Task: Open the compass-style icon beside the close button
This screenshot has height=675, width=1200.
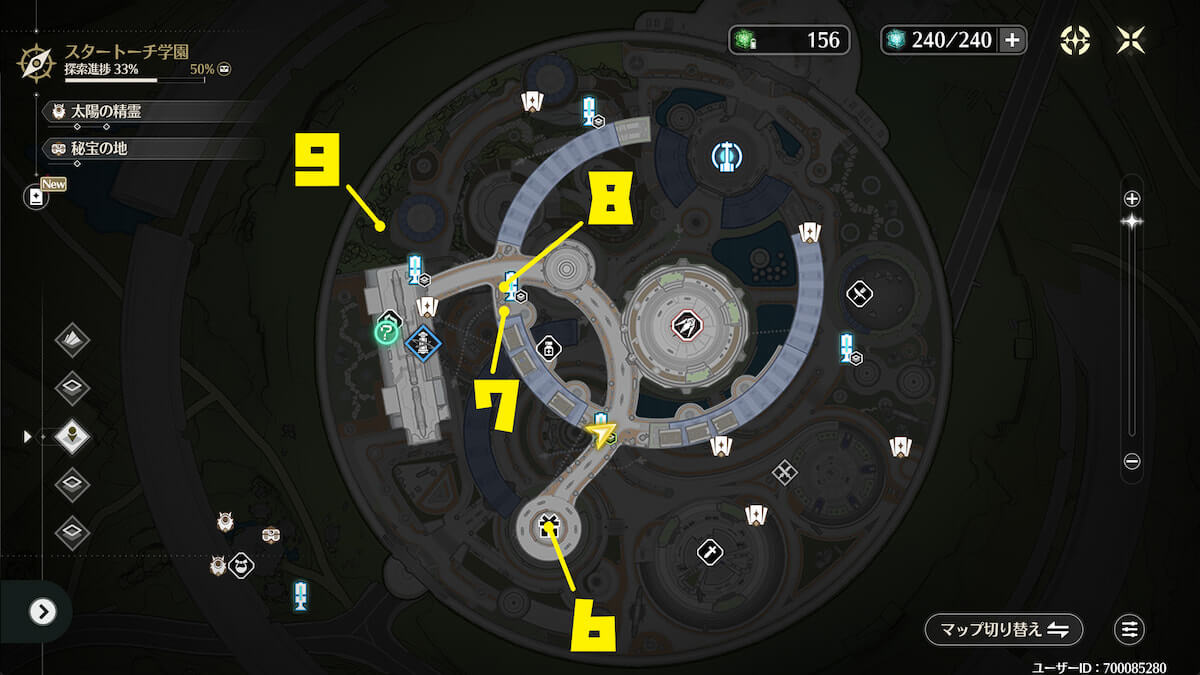Action: (1075, 40)
